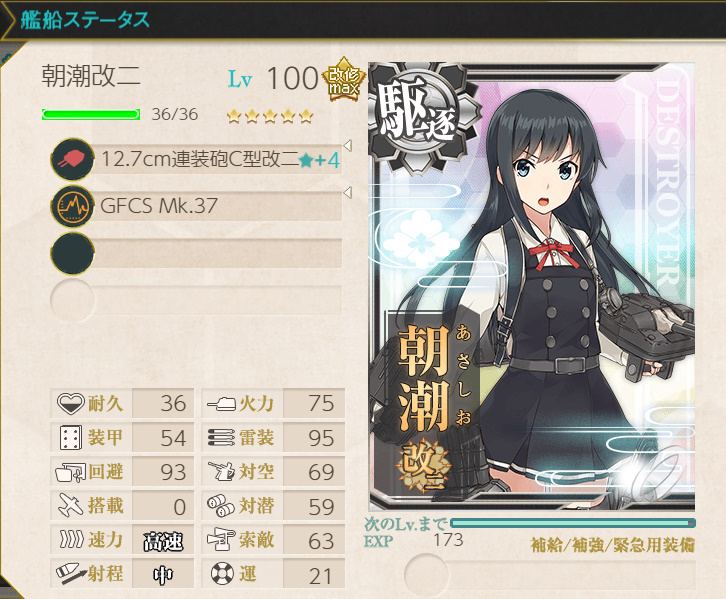Select the GFCS Mk.37 equipment slot

click(x=200, y=207)
